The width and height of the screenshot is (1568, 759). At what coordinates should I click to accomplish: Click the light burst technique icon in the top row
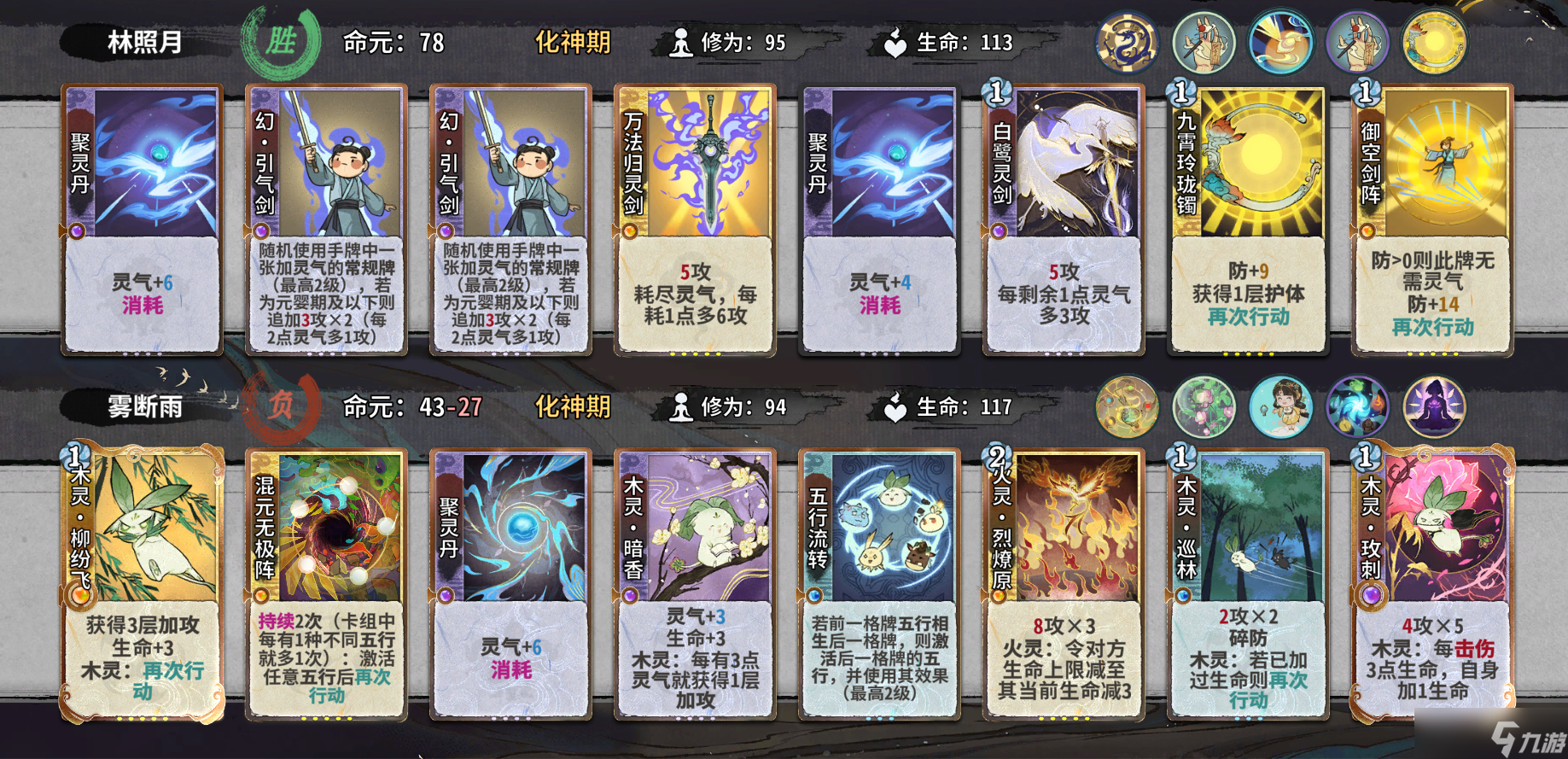1279,40
